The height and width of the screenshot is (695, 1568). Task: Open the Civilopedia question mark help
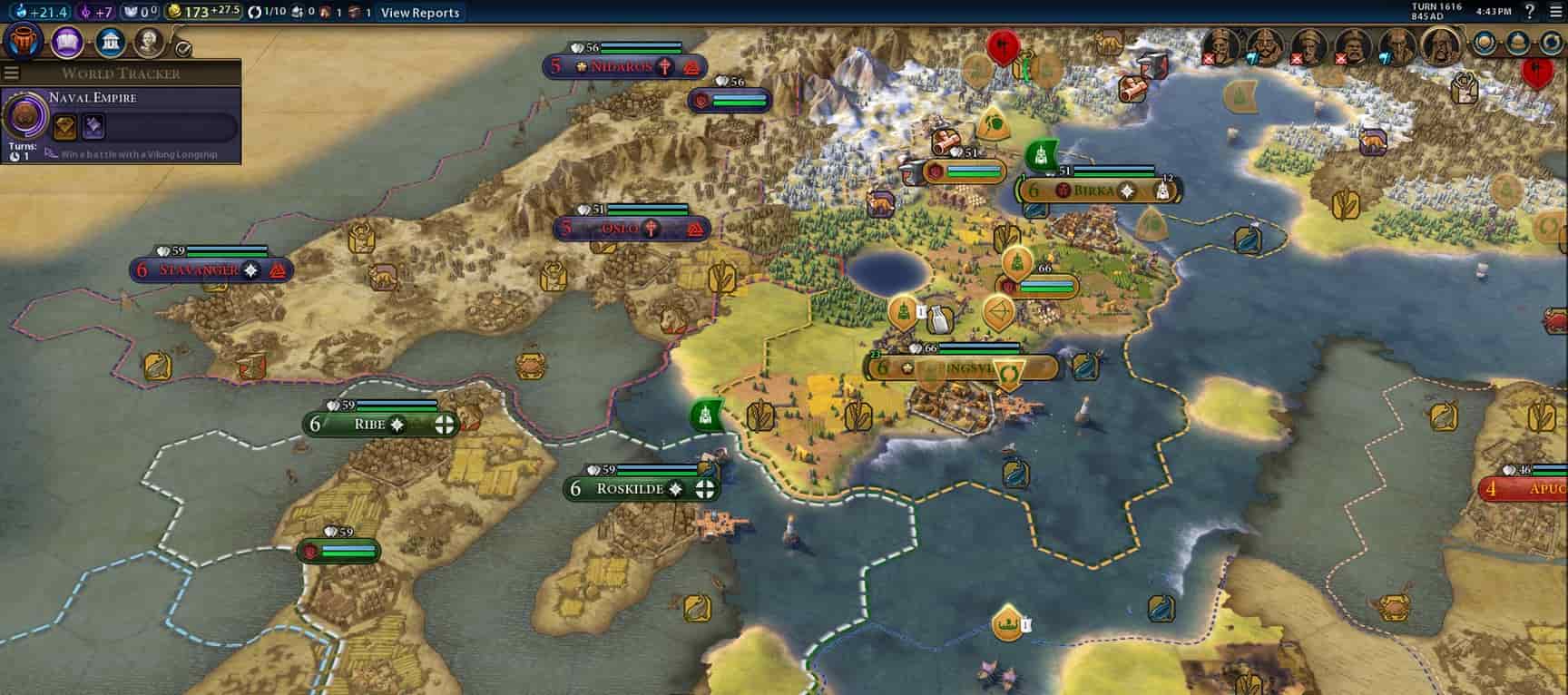pyautogui.click(x=1530, y=12)
